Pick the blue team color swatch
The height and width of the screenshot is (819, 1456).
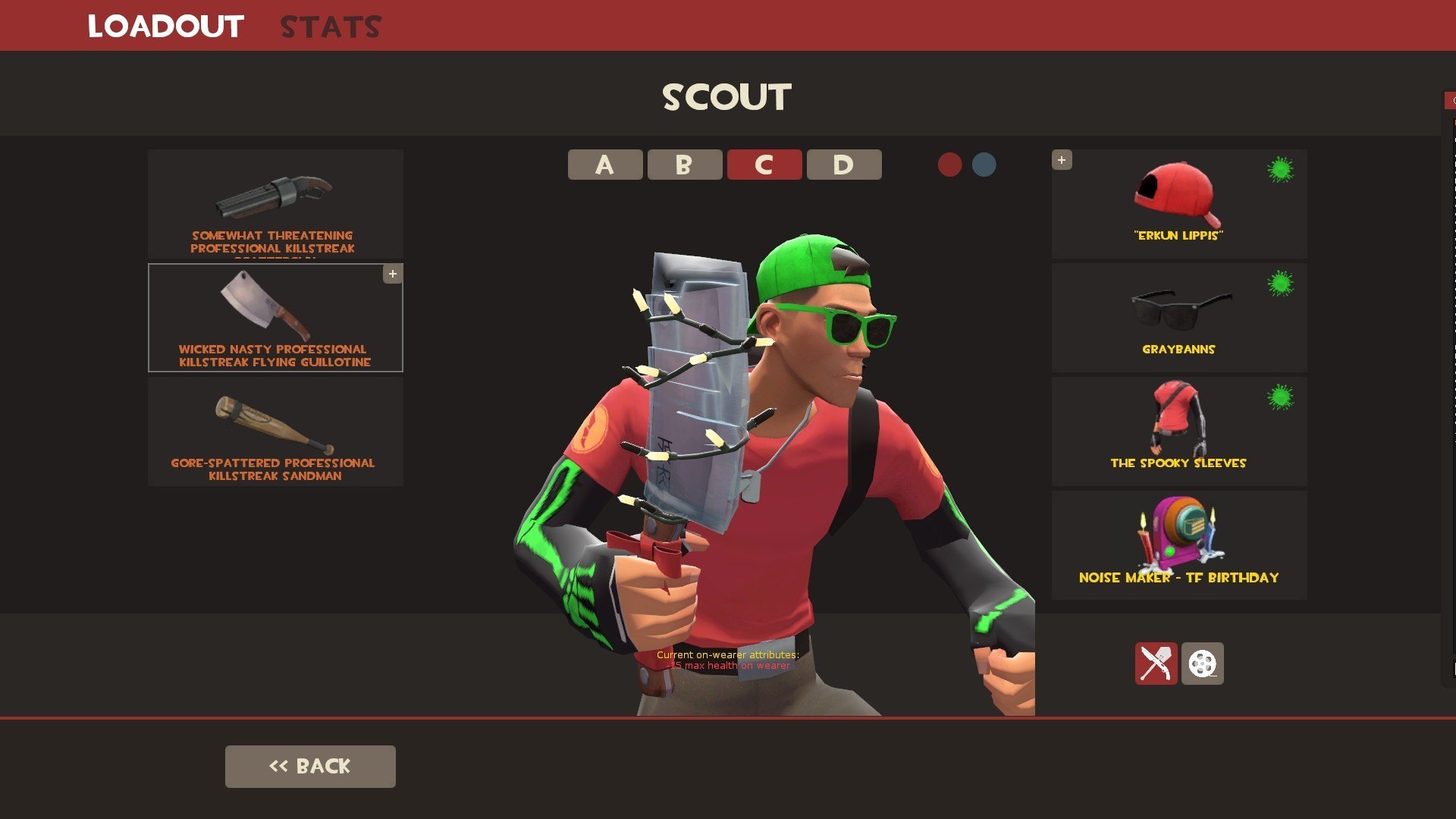(x=984, y=165)
